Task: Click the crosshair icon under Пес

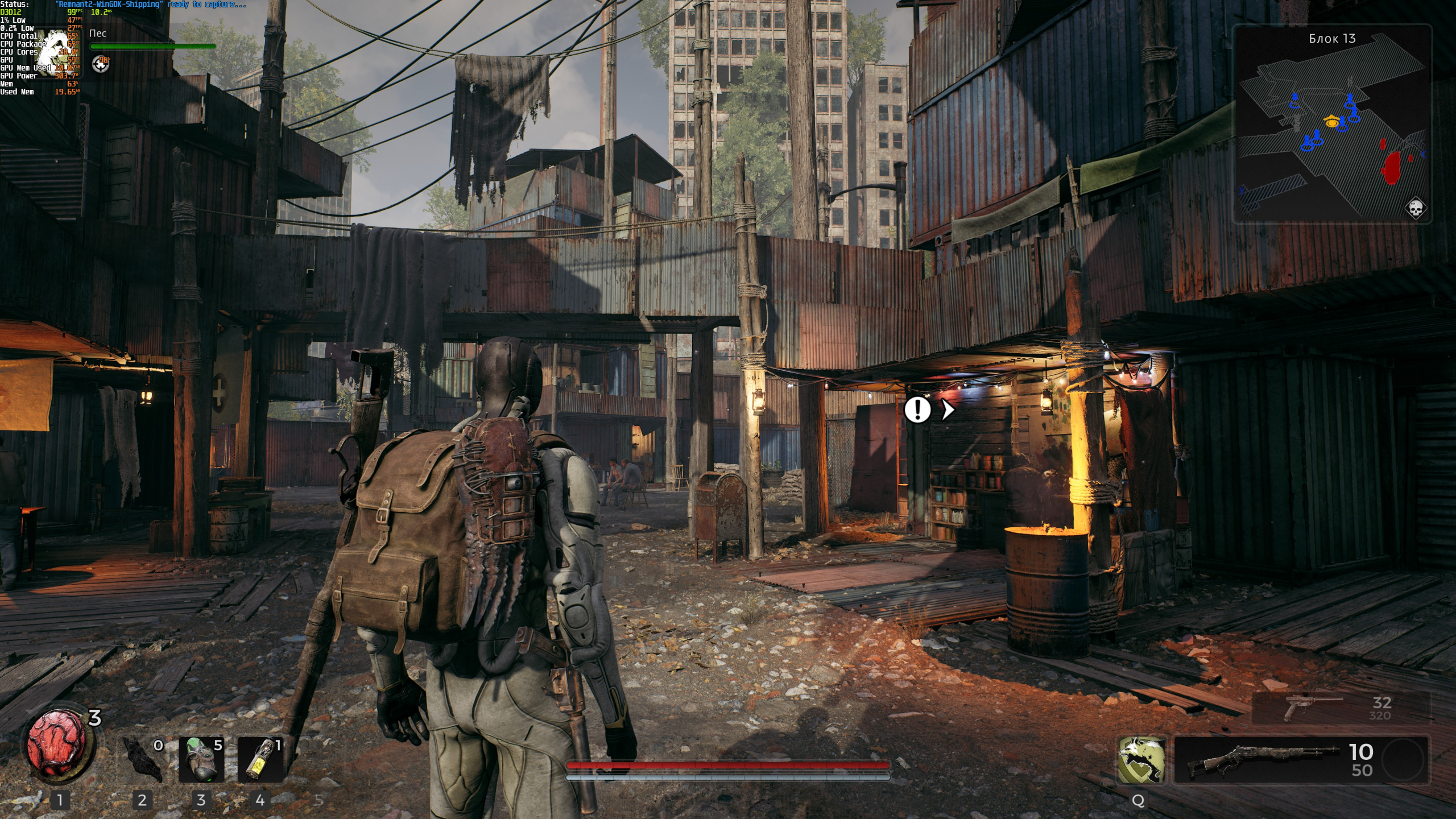Action: (x=101, y=65)
